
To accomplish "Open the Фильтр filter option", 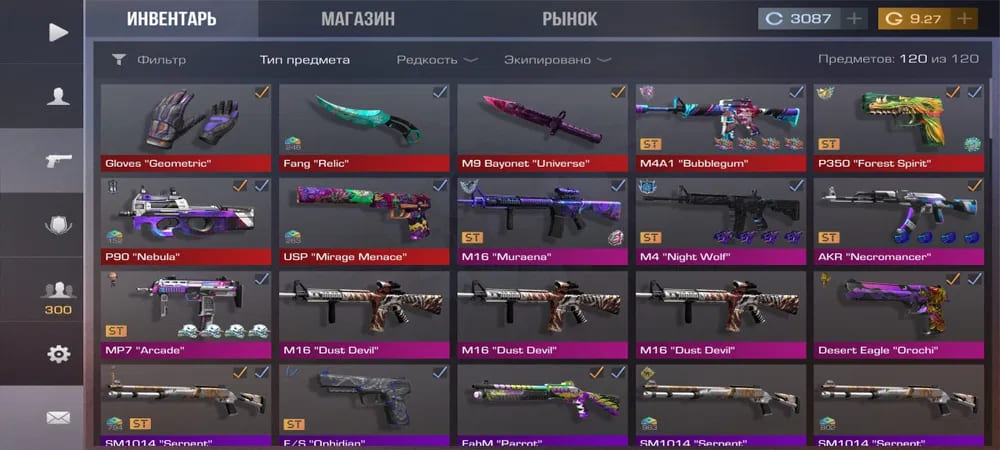I will coord(149,60).
